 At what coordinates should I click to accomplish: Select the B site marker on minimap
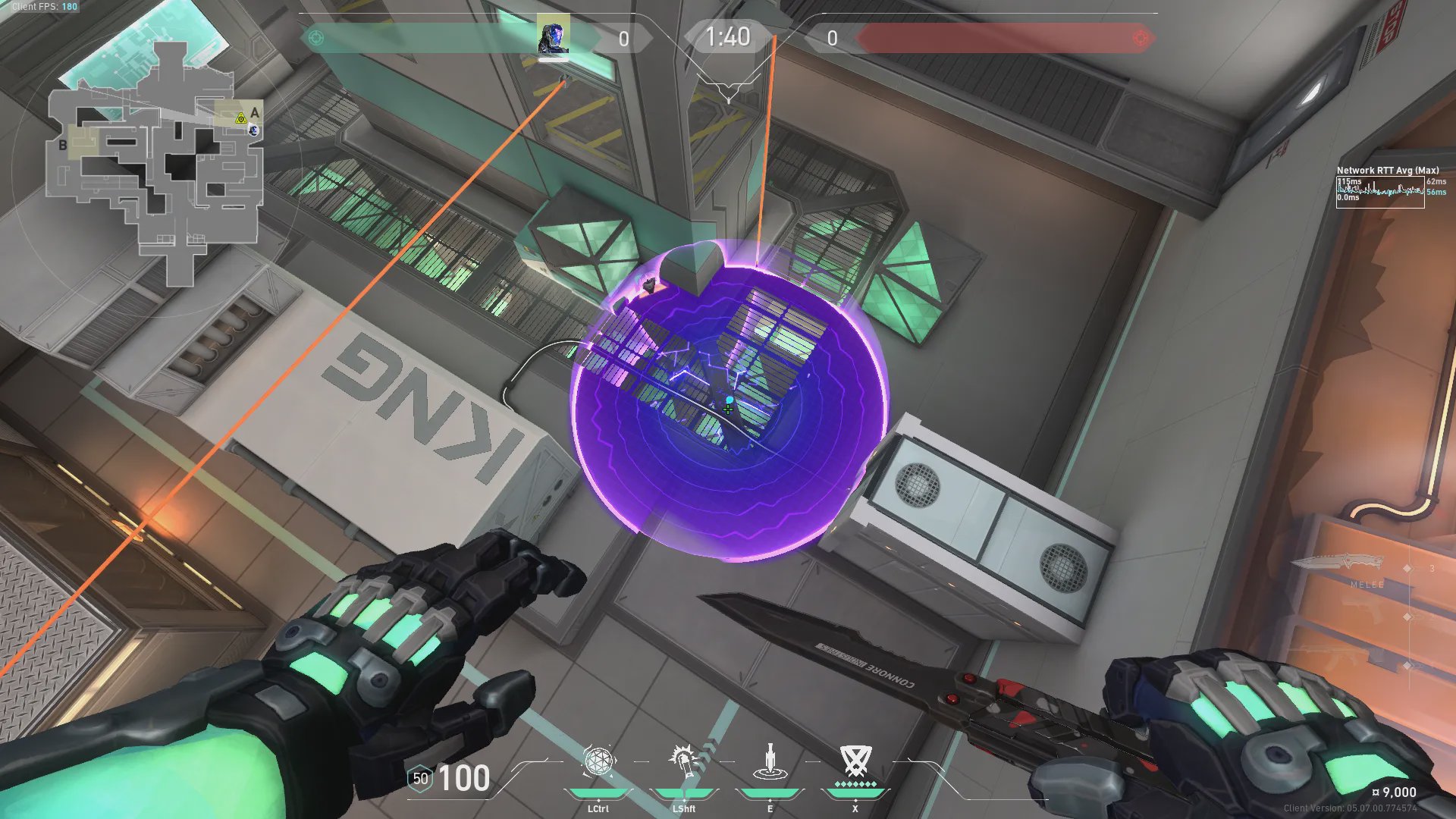[x=63, y=145]
